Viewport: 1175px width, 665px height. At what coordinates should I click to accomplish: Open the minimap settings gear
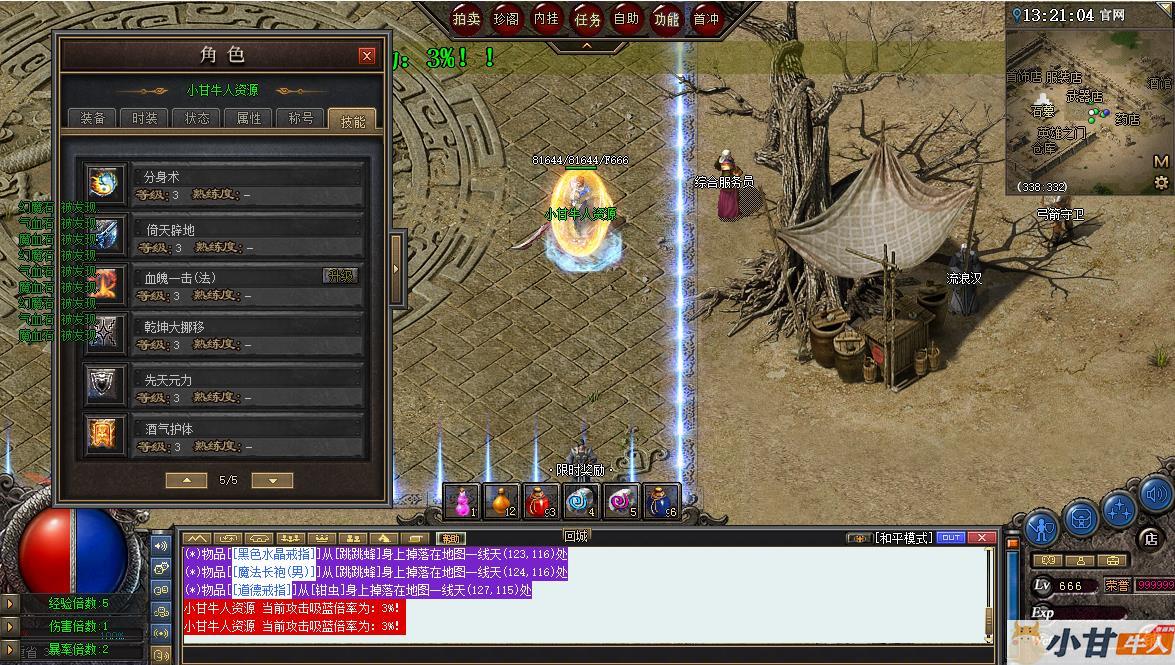pos(1161,182)
